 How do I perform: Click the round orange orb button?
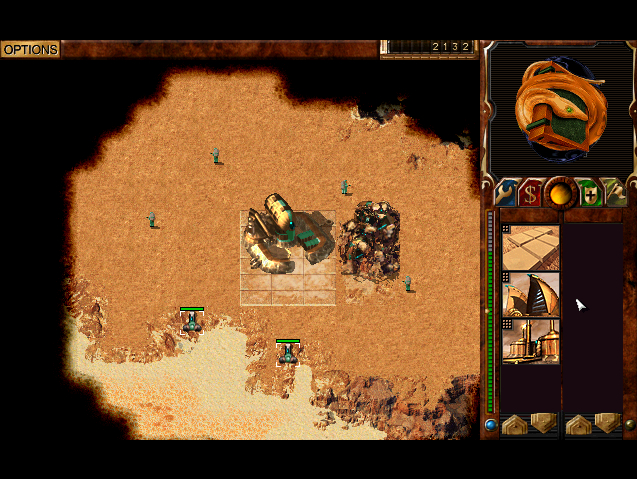[561, 191]
